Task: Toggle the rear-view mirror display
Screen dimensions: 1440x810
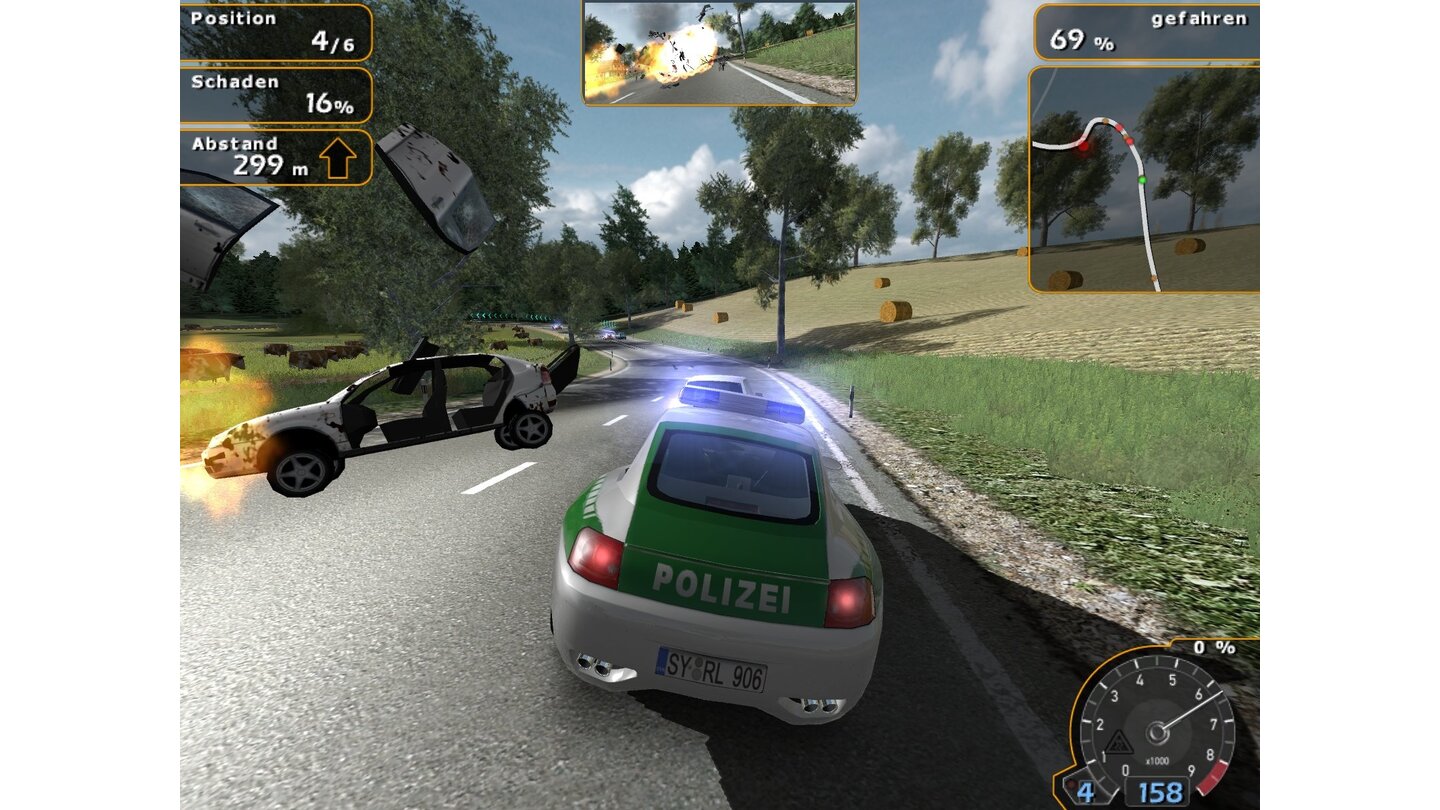Action: 719,50
